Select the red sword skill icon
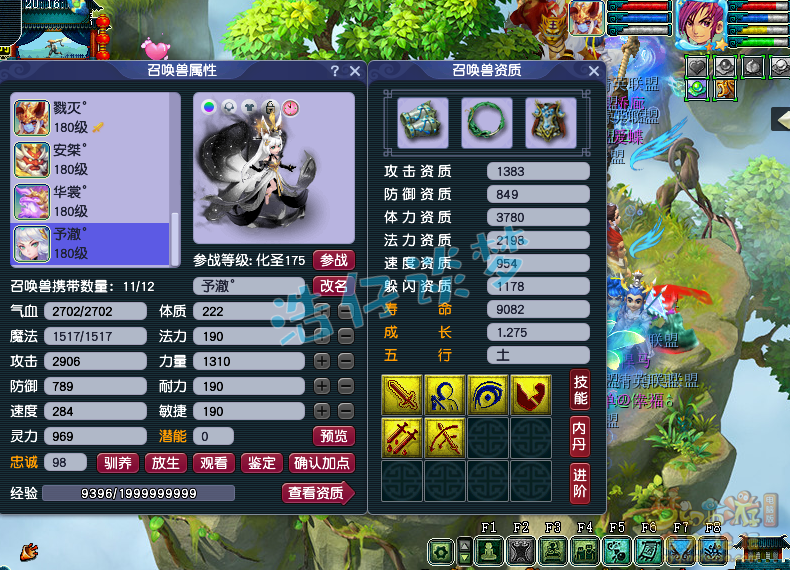The image size is (790, 570). click(402, 395)
